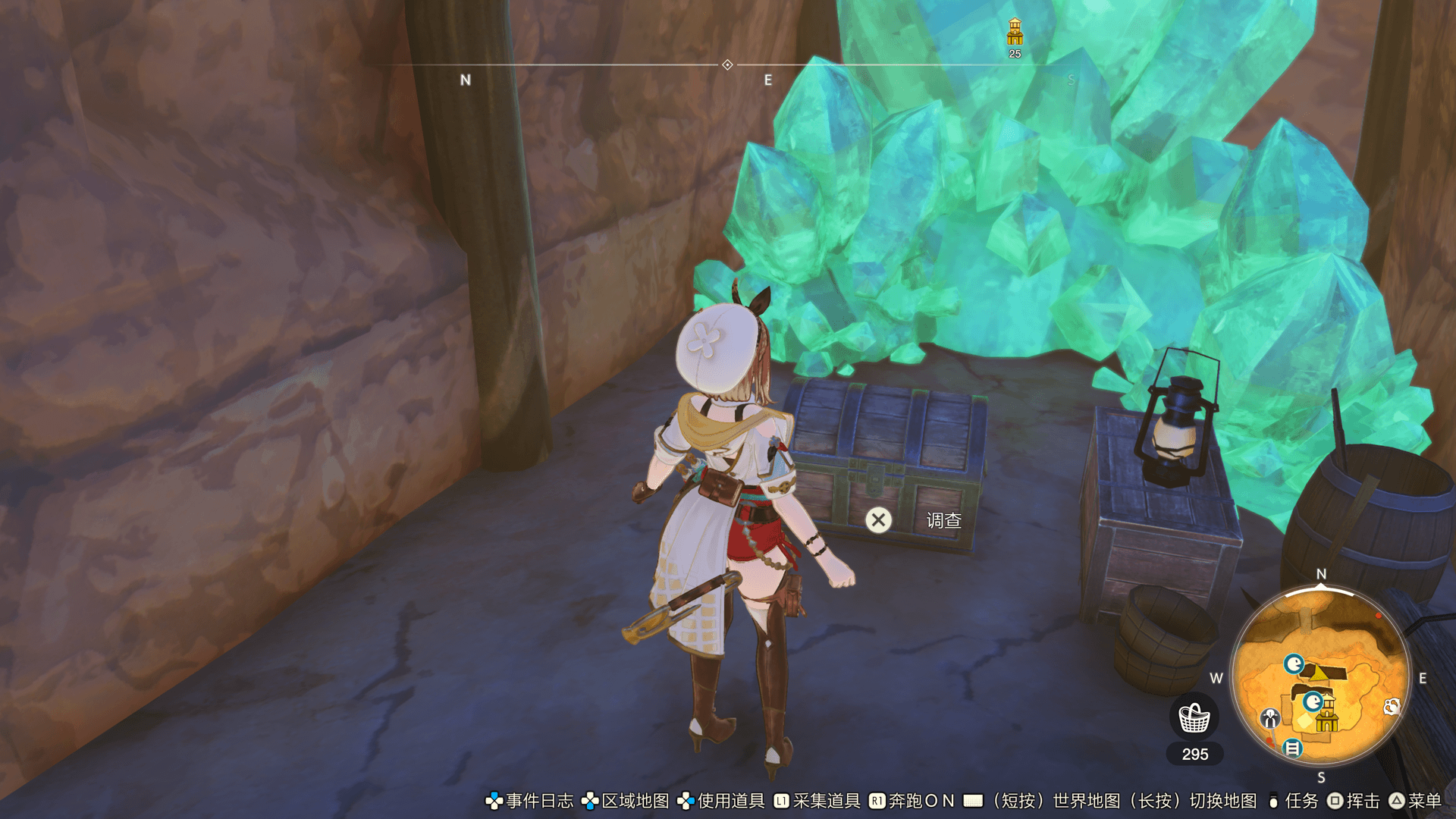Select the white footprint marker at the minimap edge
1456x819 pixels.
pyautogui.click(x=1392, y=707)
